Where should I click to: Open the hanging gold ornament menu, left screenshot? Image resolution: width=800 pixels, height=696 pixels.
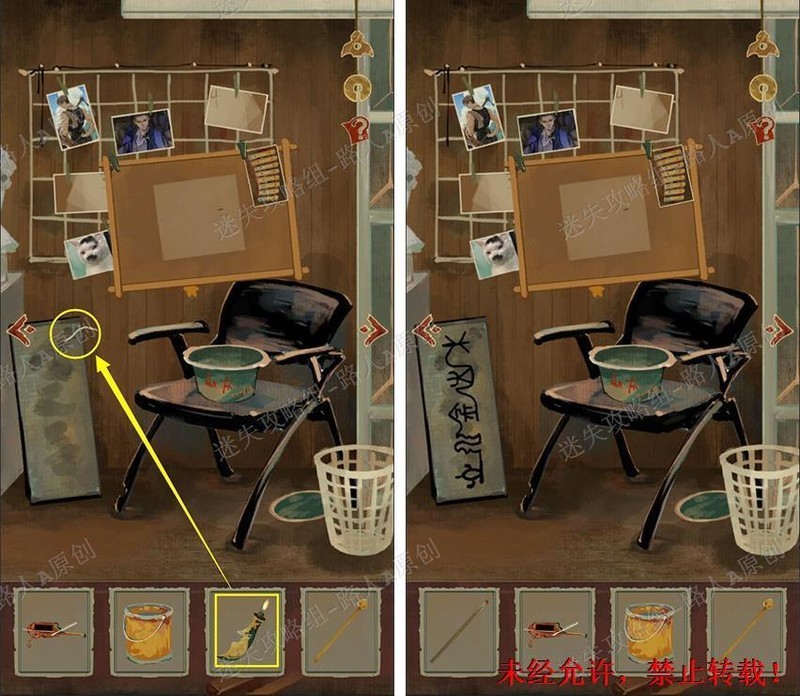[354, 43]
